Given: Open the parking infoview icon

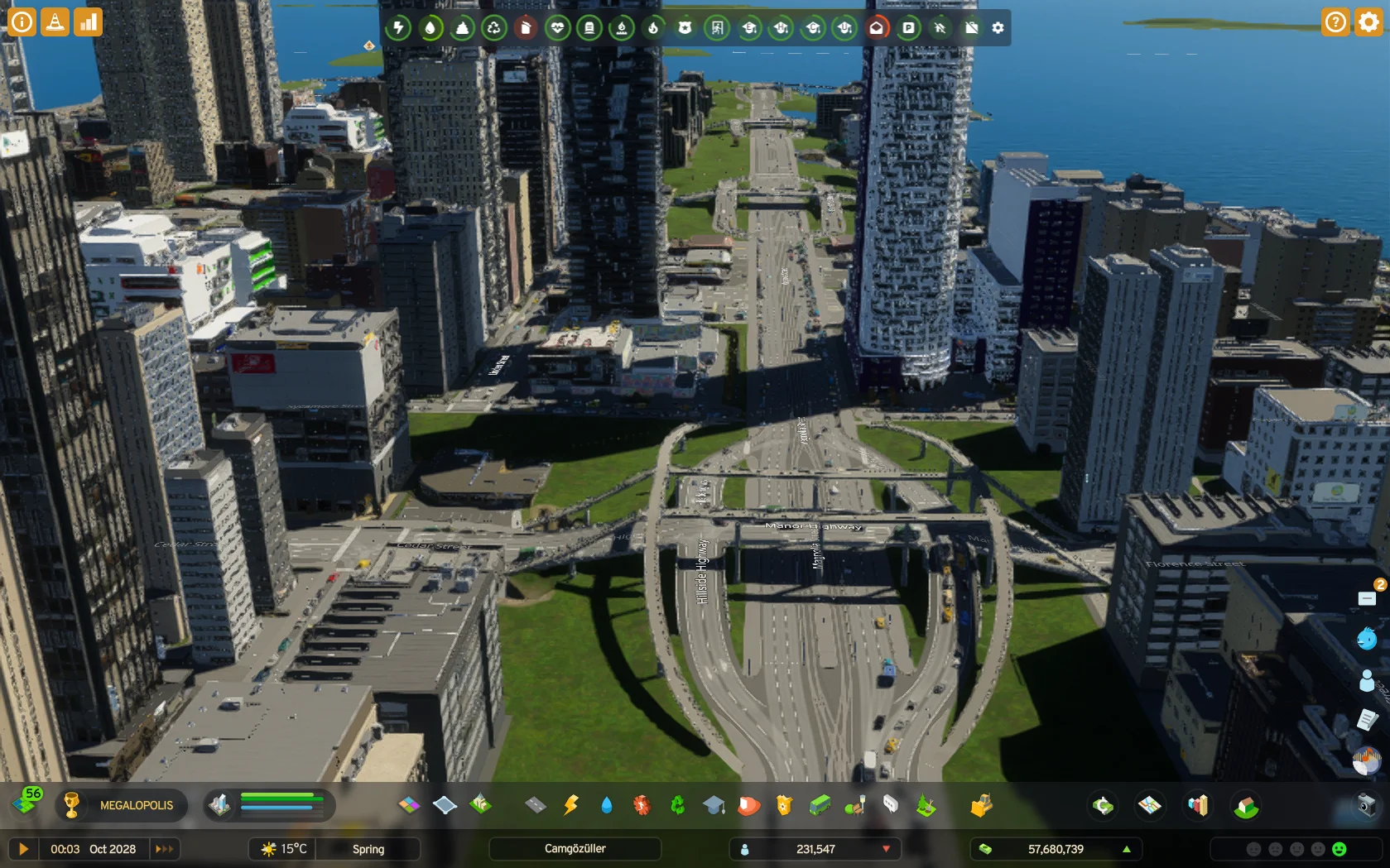Looking at the screenshot, I should [908, 28].
